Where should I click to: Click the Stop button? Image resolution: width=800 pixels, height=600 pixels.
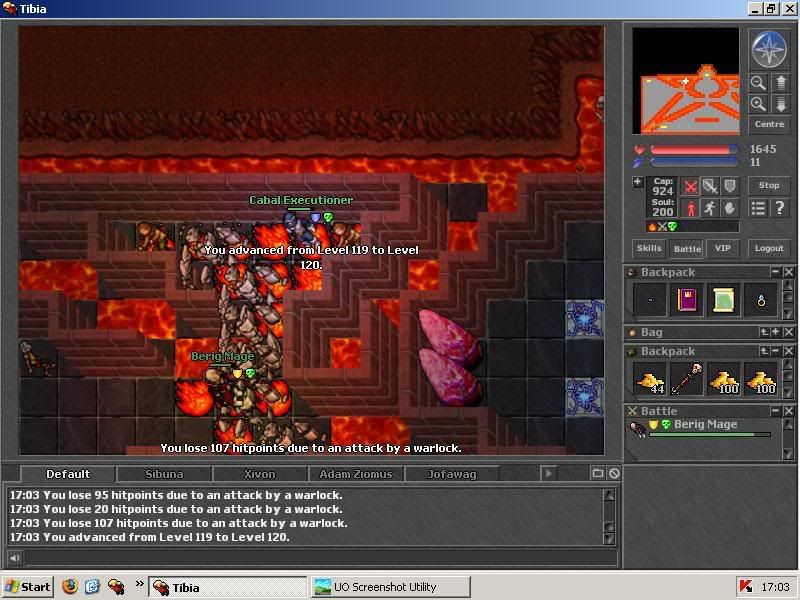(x=769, y=185)
